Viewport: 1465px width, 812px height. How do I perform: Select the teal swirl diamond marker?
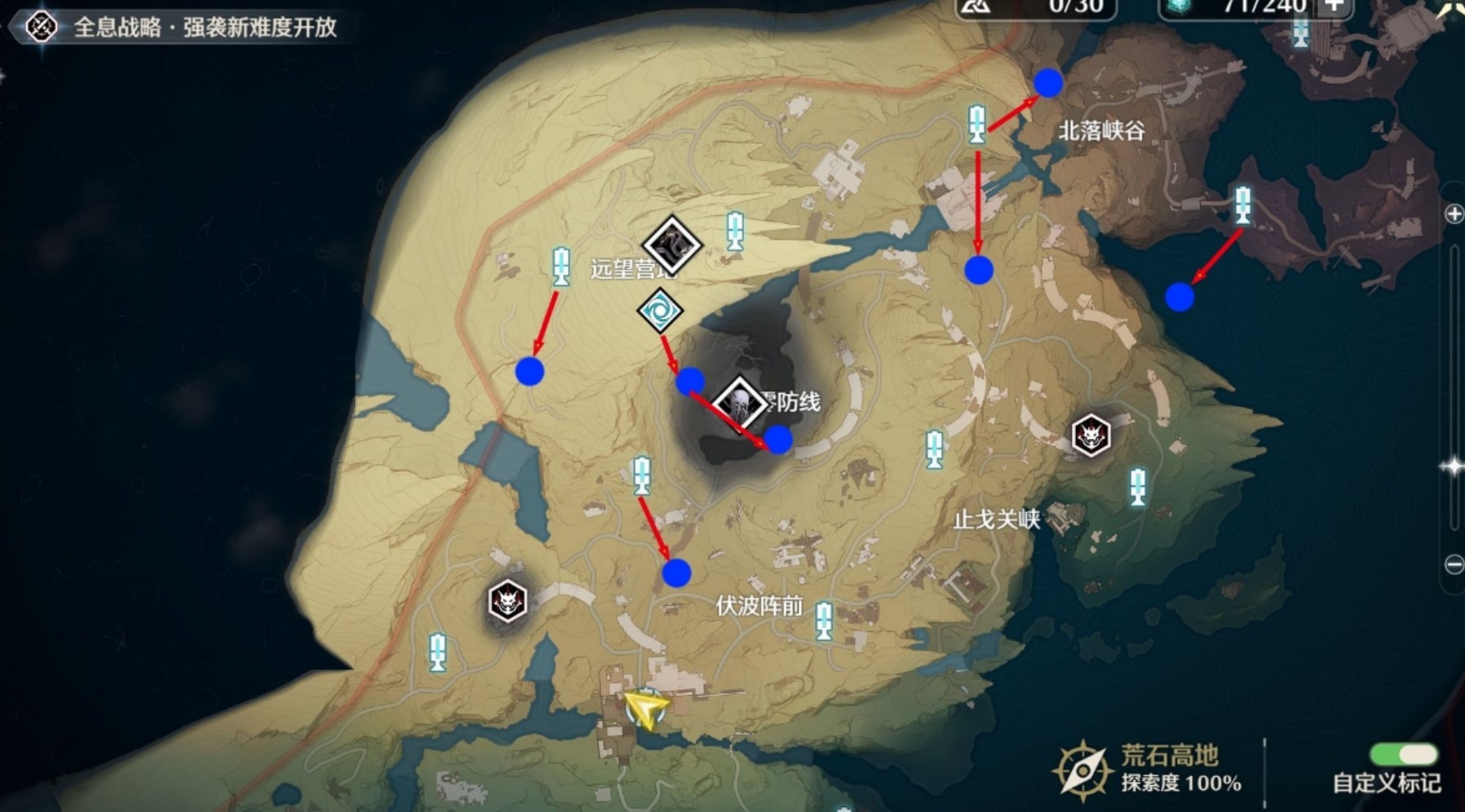click(x=659, y=311)
